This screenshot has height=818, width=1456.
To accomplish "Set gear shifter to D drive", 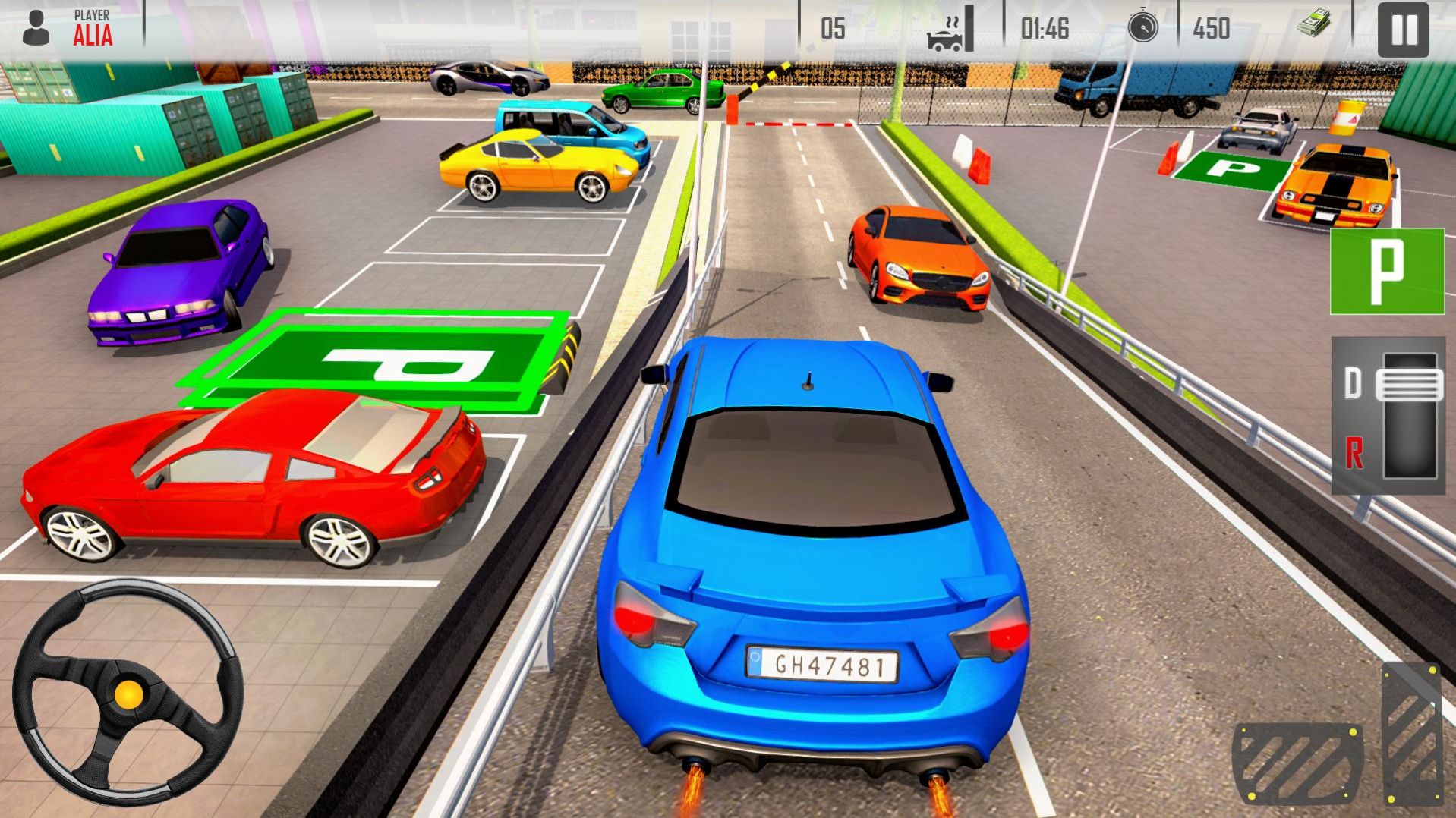I will pos(1353,385).
